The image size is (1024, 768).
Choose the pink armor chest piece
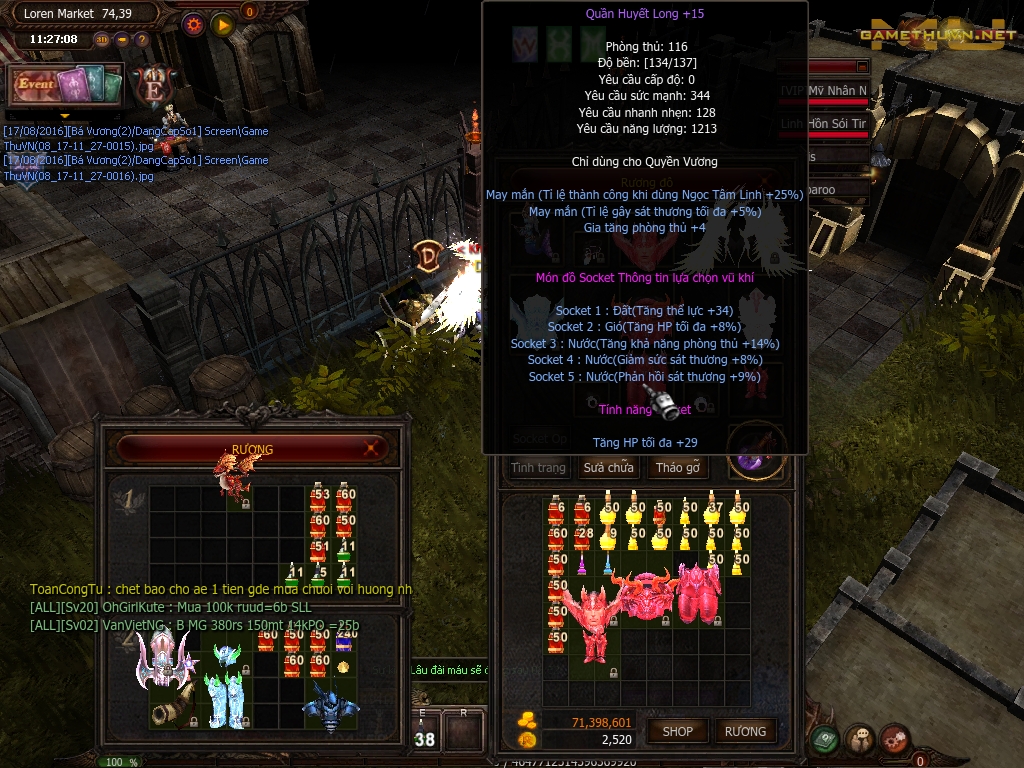click(x=699, y=593)
